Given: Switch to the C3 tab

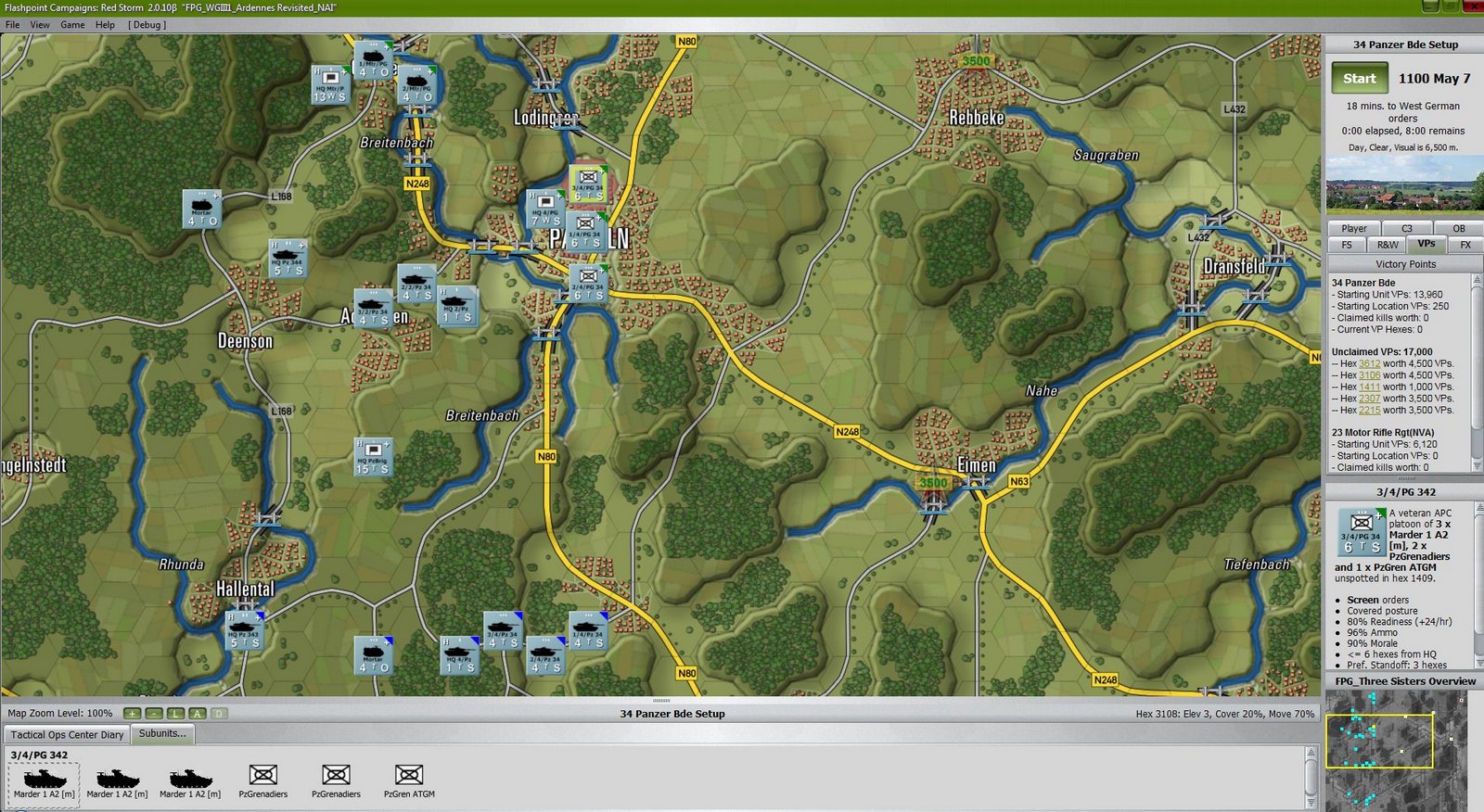Looking at the screenshot, I should point(1407,228).
